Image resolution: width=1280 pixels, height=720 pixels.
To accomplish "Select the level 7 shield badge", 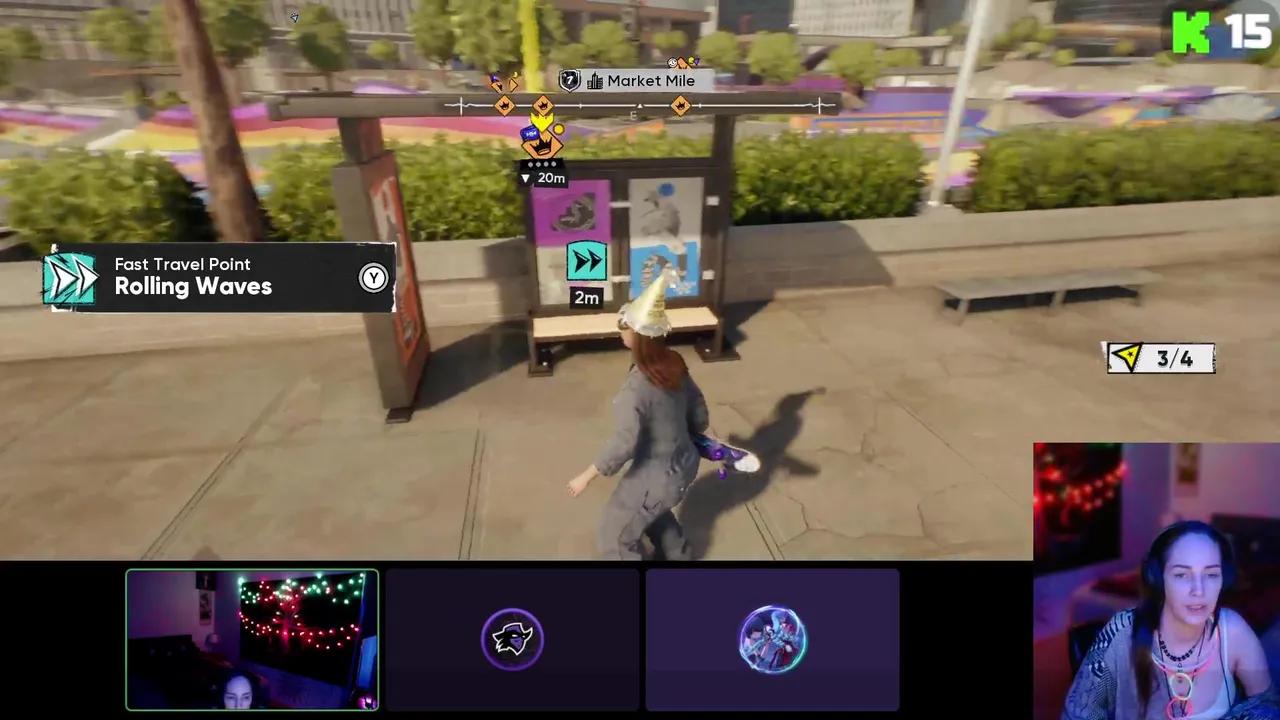I will point(569,80).
